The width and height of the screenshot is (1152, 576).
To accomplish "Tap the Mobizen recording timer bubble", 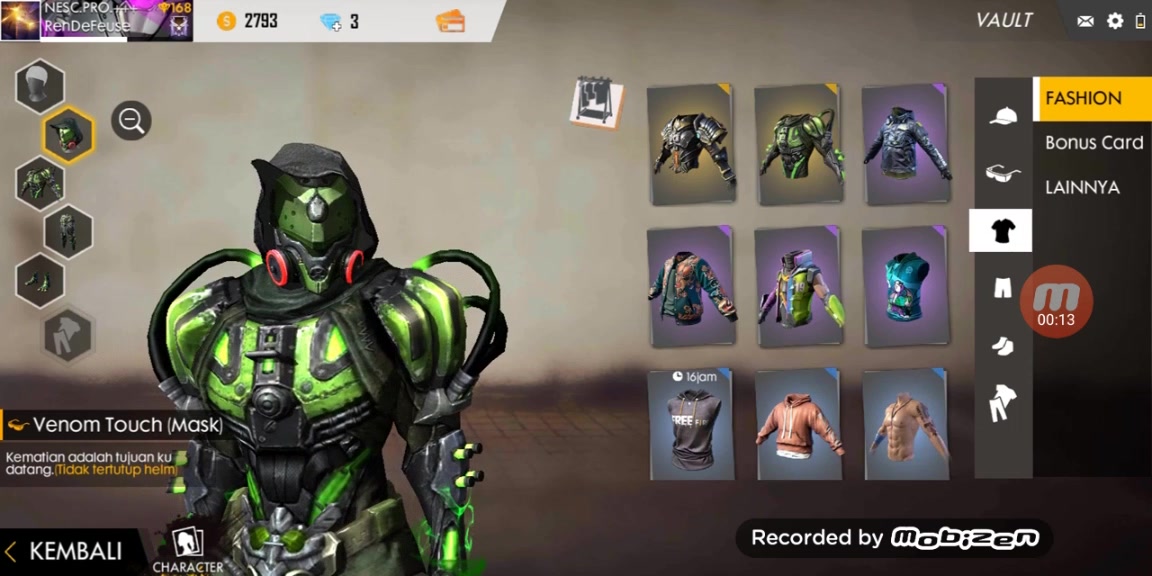I will pyautogui.click(x=1056, y=302).
